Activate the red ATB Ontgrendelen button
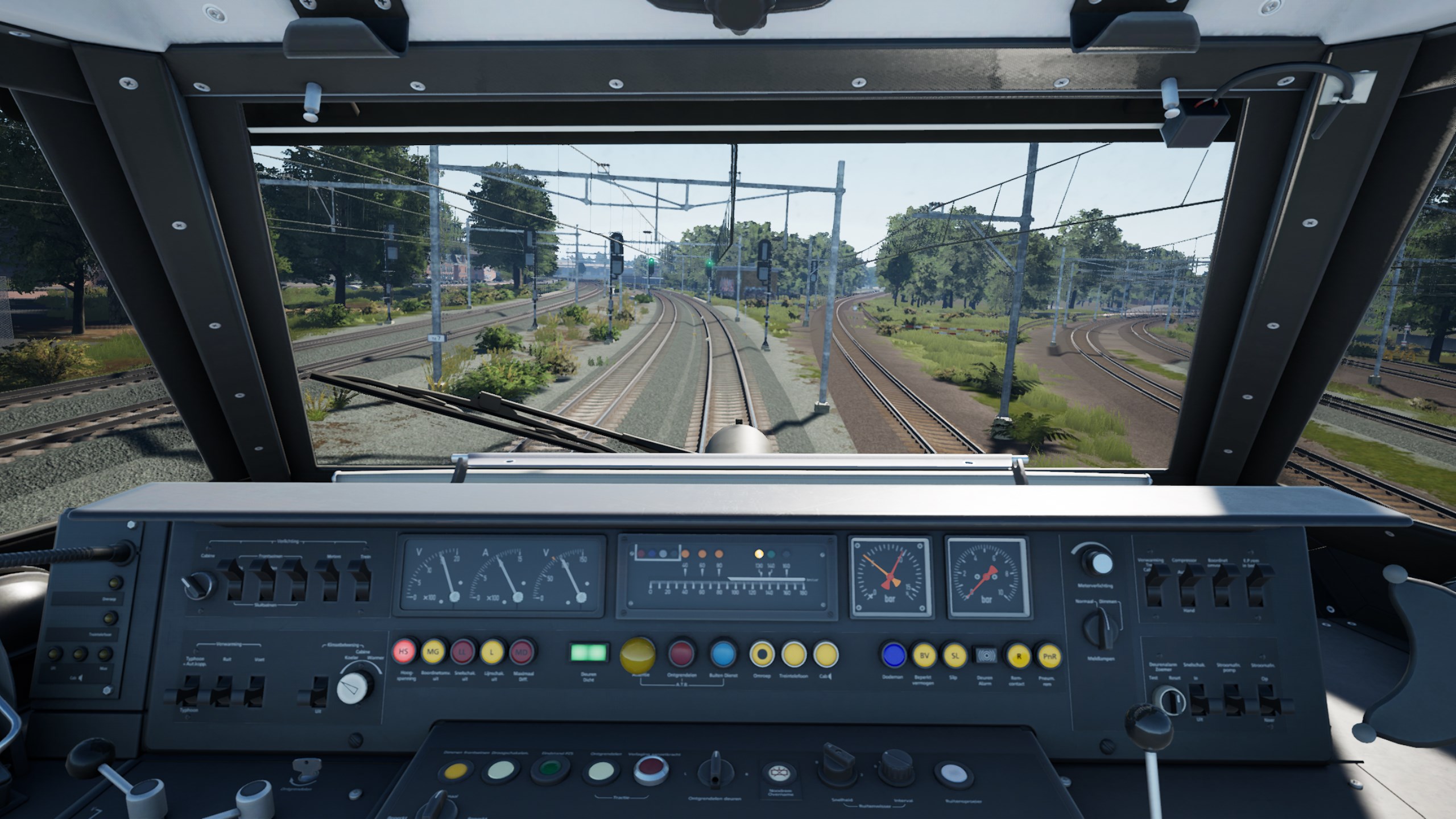 pos(681,654)
